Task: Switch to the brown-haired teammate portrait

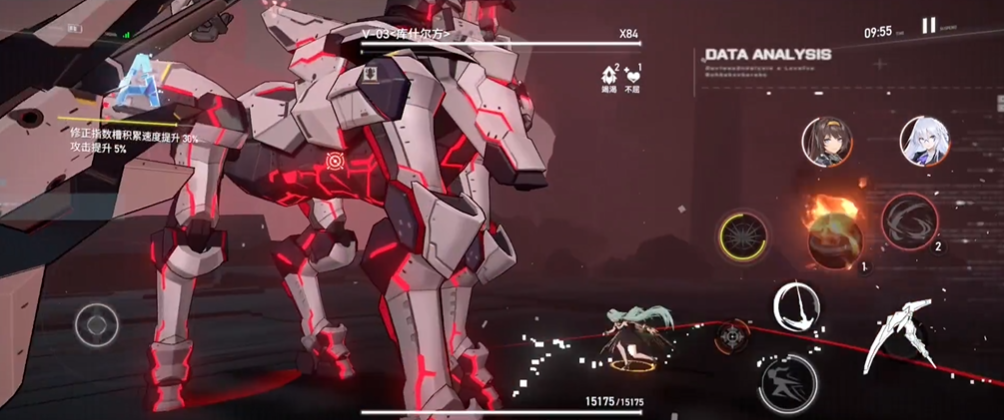Action: coord(827,142)
